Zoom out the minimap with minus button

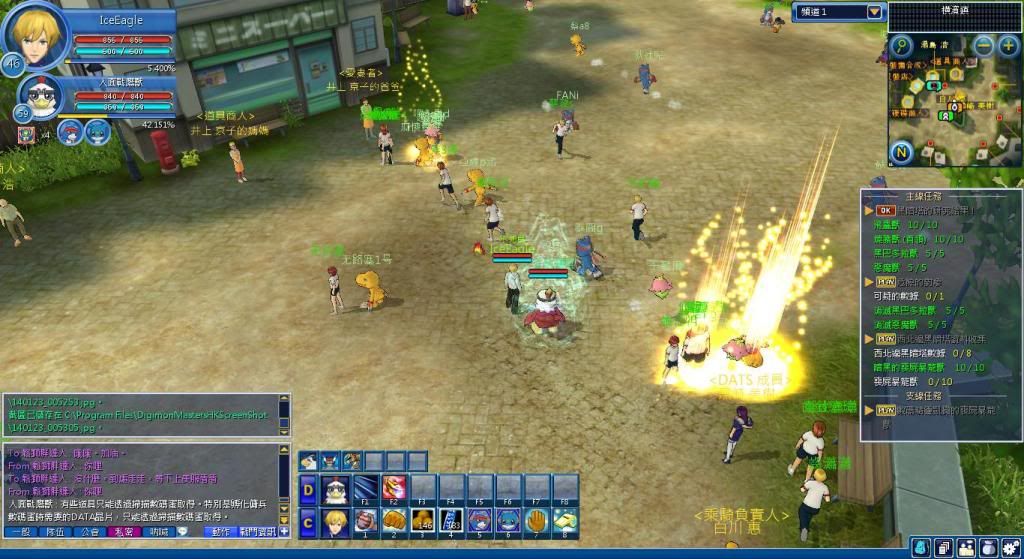pyautogui.click(x=984, y=45)
